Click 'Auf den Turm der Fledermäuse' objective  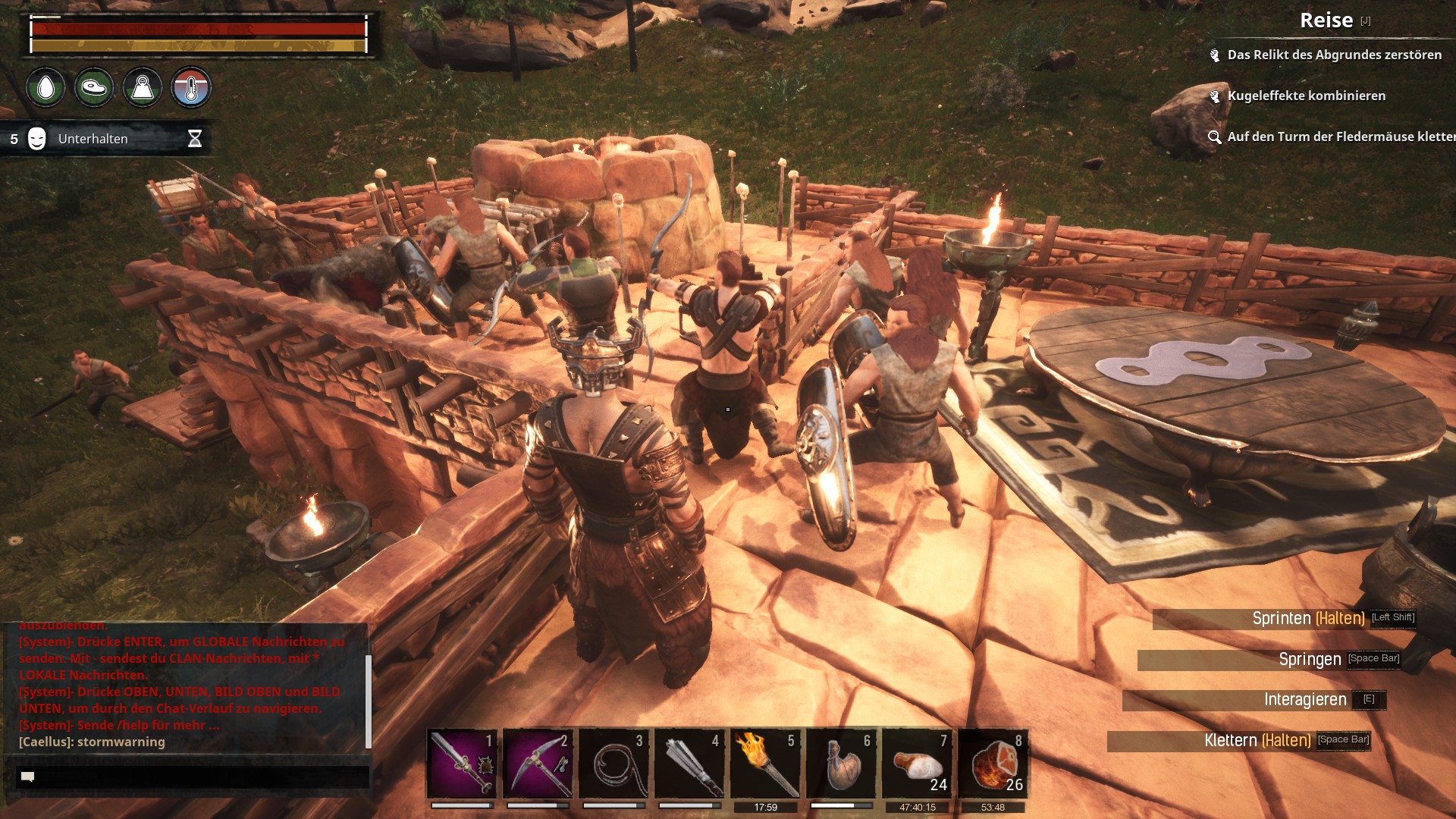1339,136
